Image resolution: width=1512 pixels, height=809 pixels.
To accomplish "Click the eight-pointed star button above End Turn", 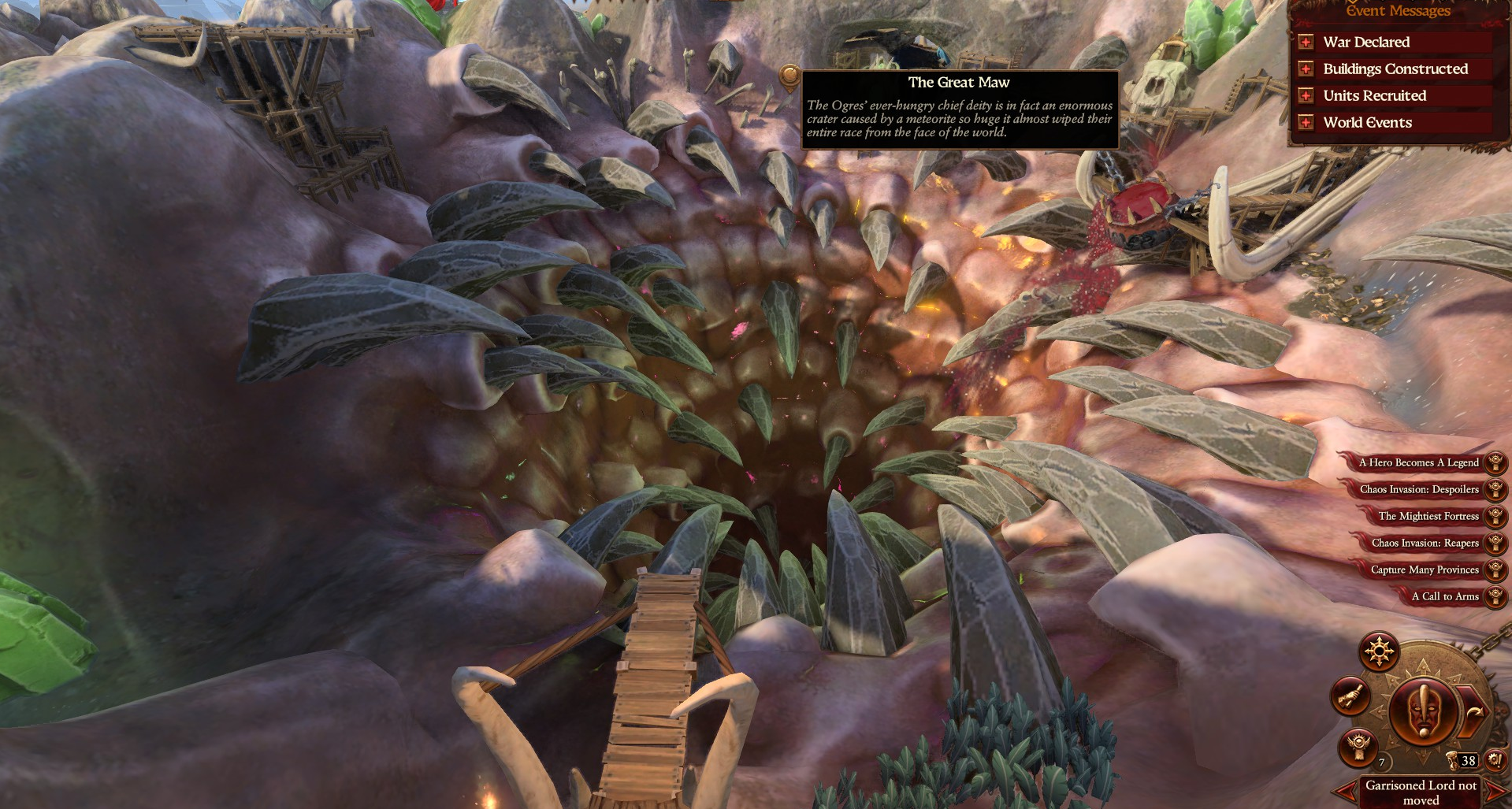I will click(x=1379, y=651).
